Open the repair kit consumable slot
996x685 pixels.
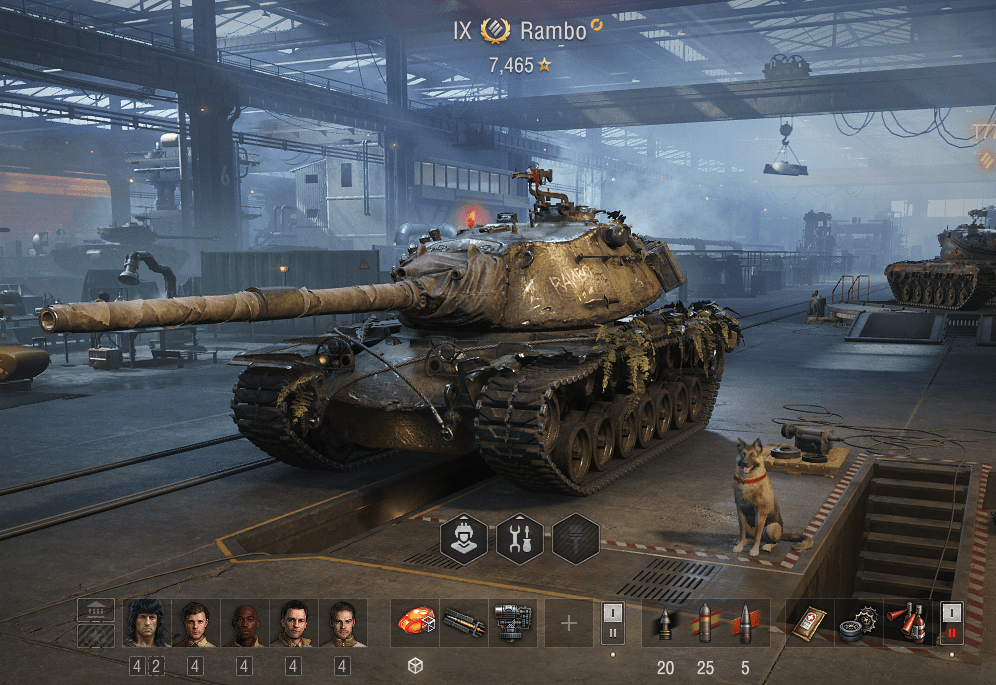(859, 623)
